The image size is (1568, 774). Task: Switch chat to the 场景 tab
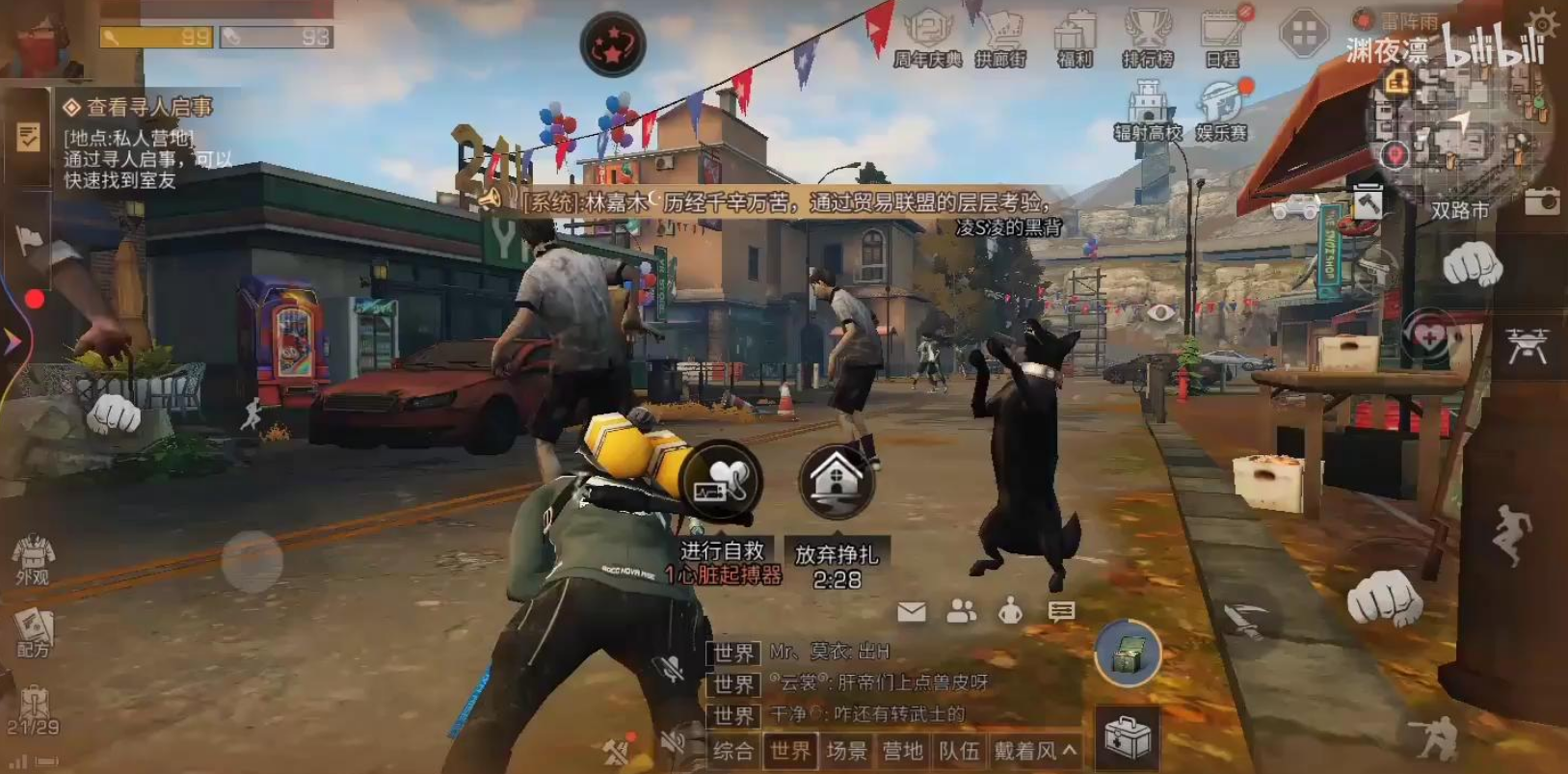pyautogui.click(x=847, y=751)
